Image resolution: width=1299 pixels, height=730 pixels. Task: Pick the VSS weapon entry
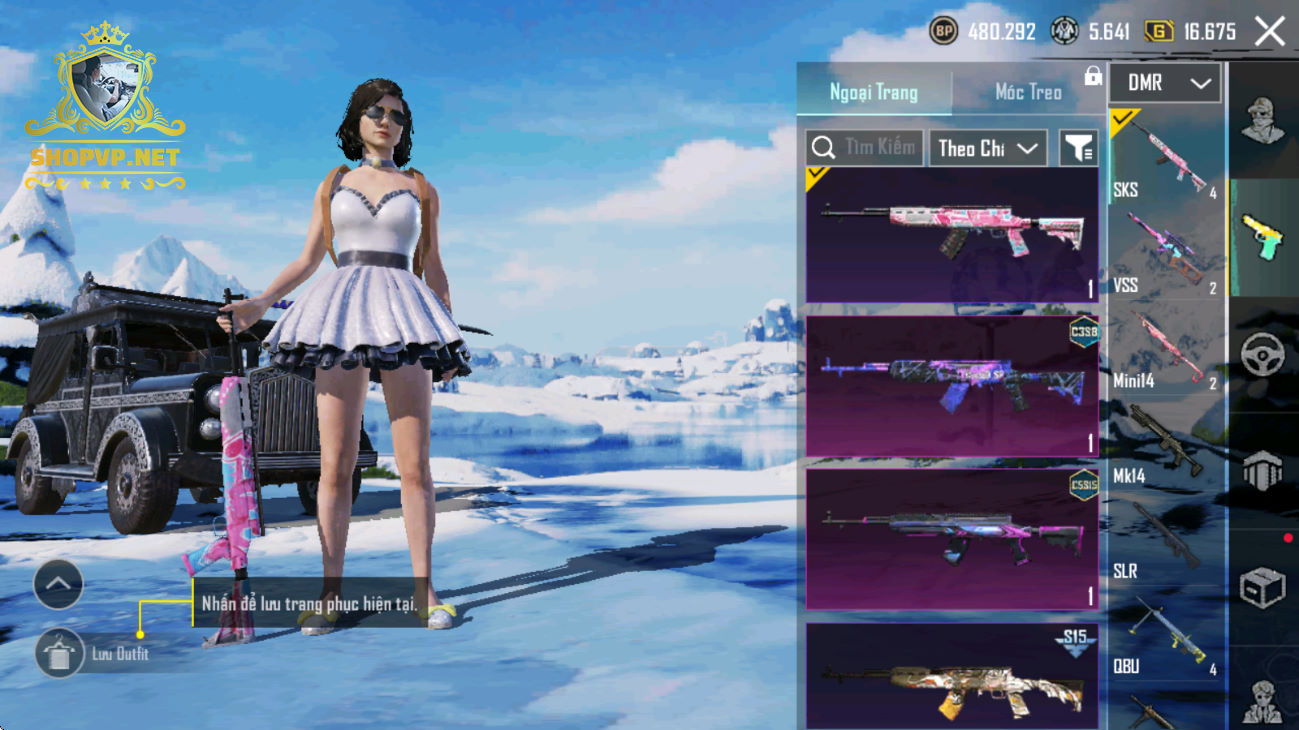pyautogui.click(x=1166, y=254)
